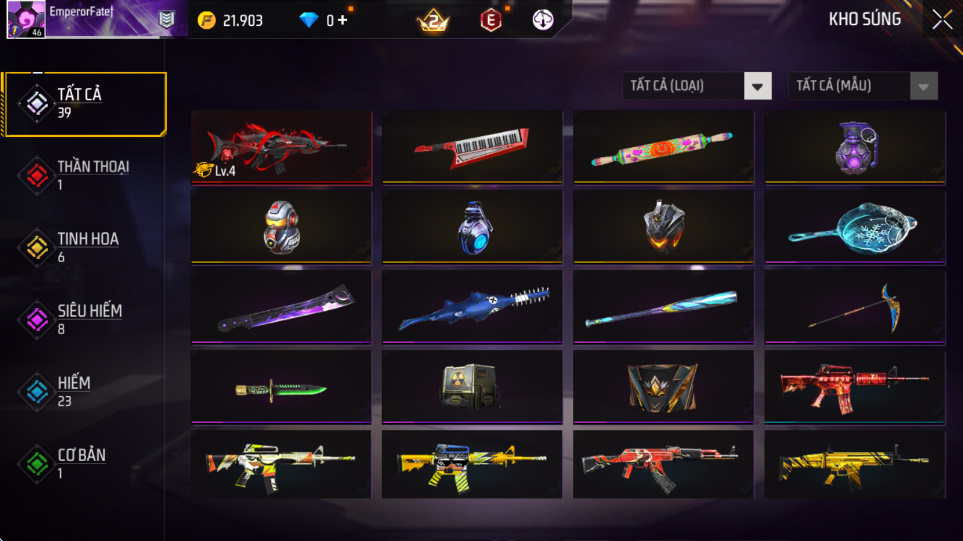Screen dimensions: 963x541
Task: Add diamonds with the plus button
Action: pyautogui.click(x=342, y=20)
